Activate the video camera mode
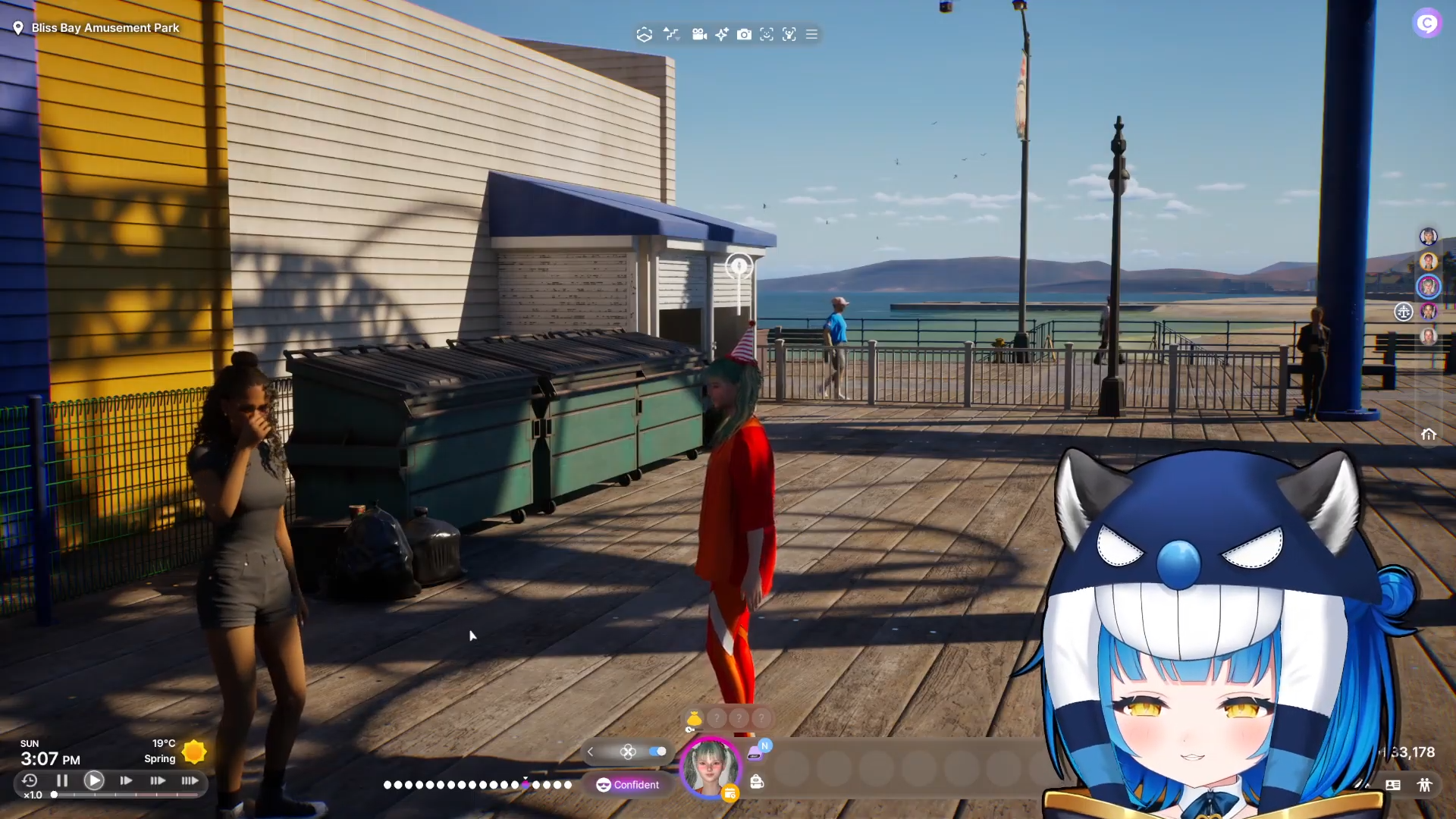This screenshot has height=819, width=1456. pyautogui.click(x=699, y=34)
